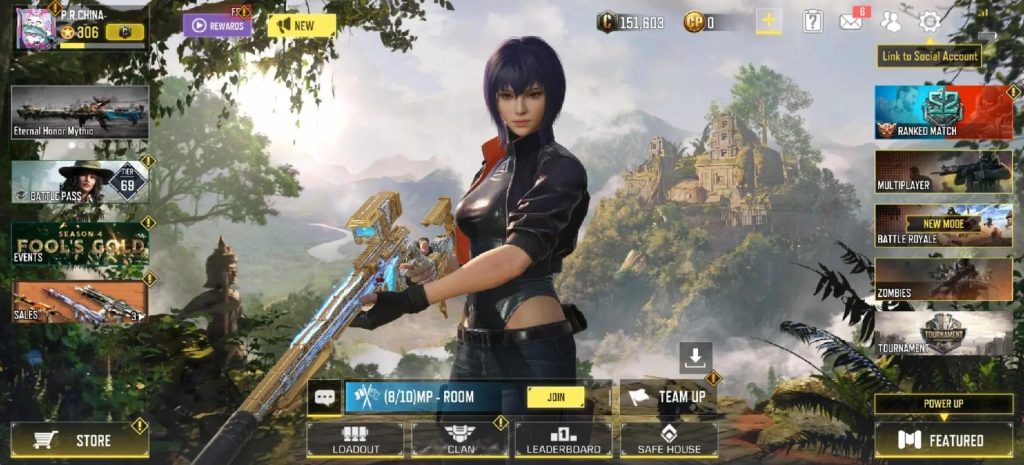Open the settings gear

point(930,21)
